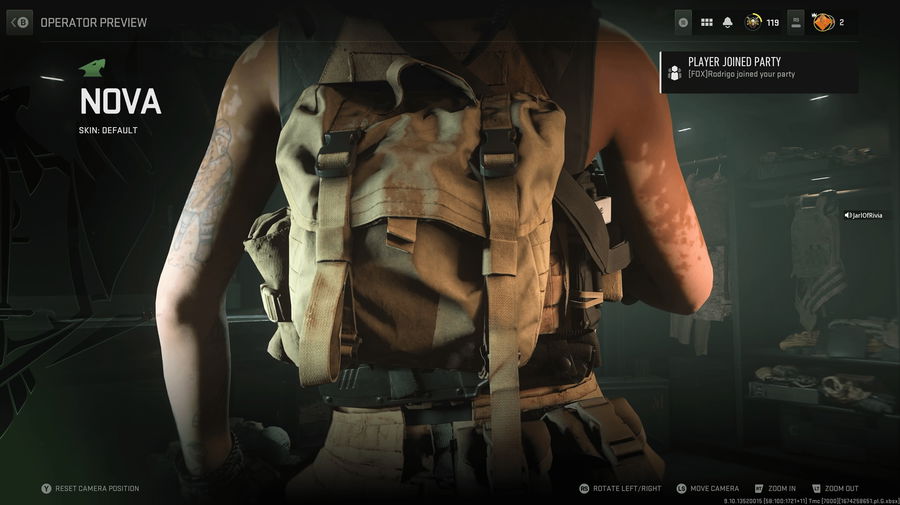The height and width of the screenshot is (505, 900).
Task: Open the rank 119 player profile emblem
Action: 753,22
